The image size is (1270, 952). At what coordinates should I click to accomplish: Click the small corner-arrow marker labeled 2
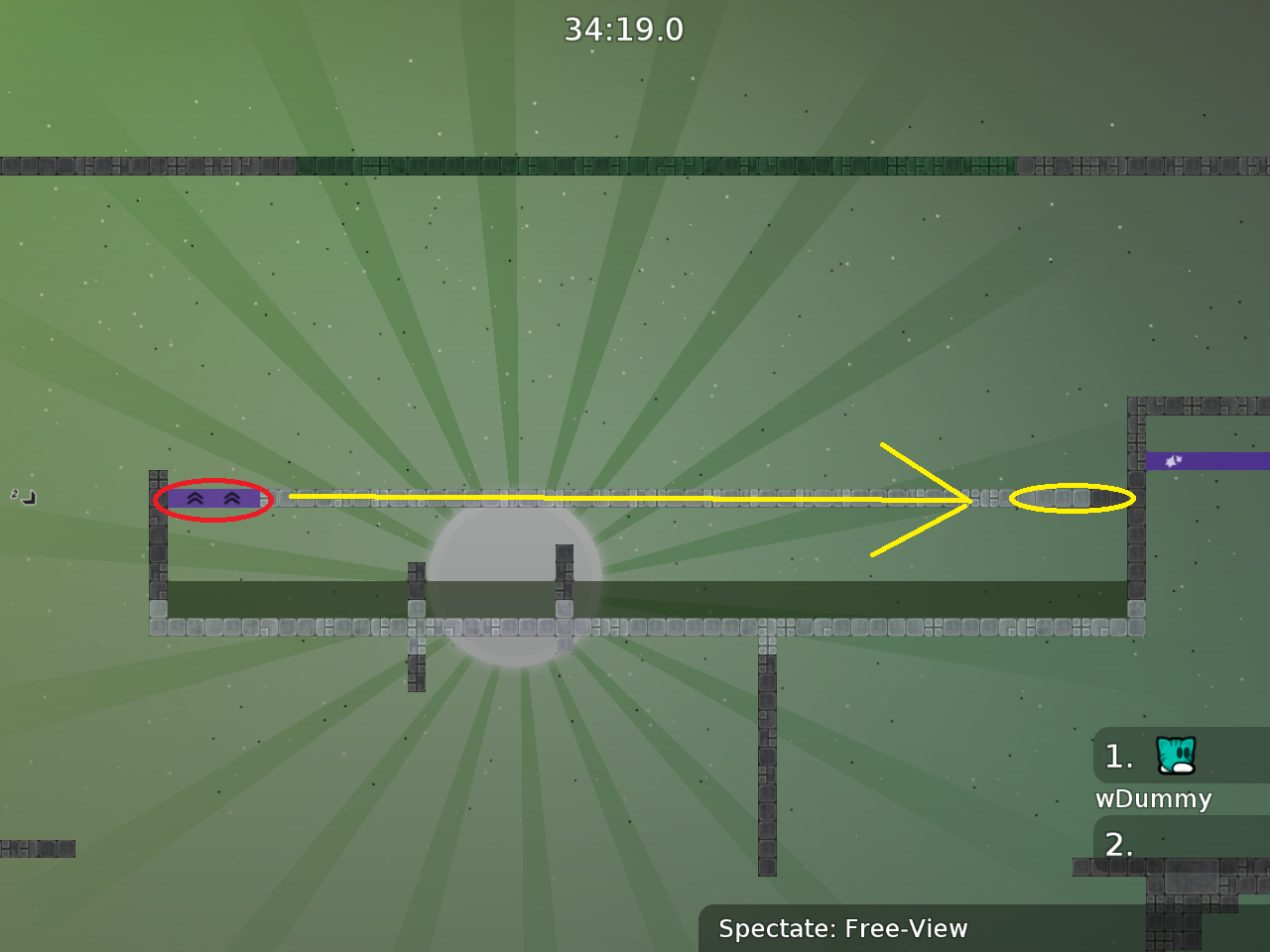pos(22,496)
